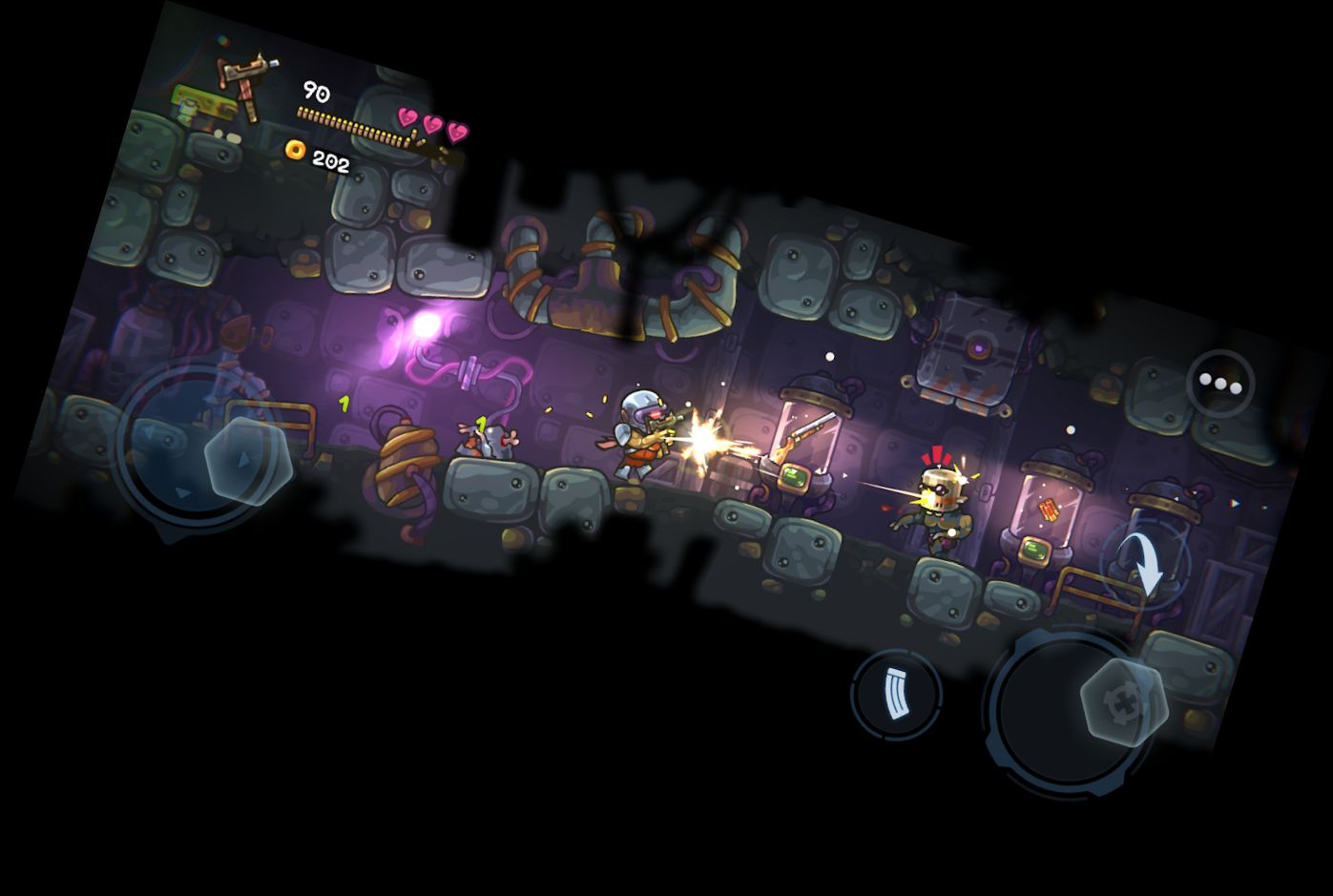Tap the movement joystick knob

tap(247, 459)
